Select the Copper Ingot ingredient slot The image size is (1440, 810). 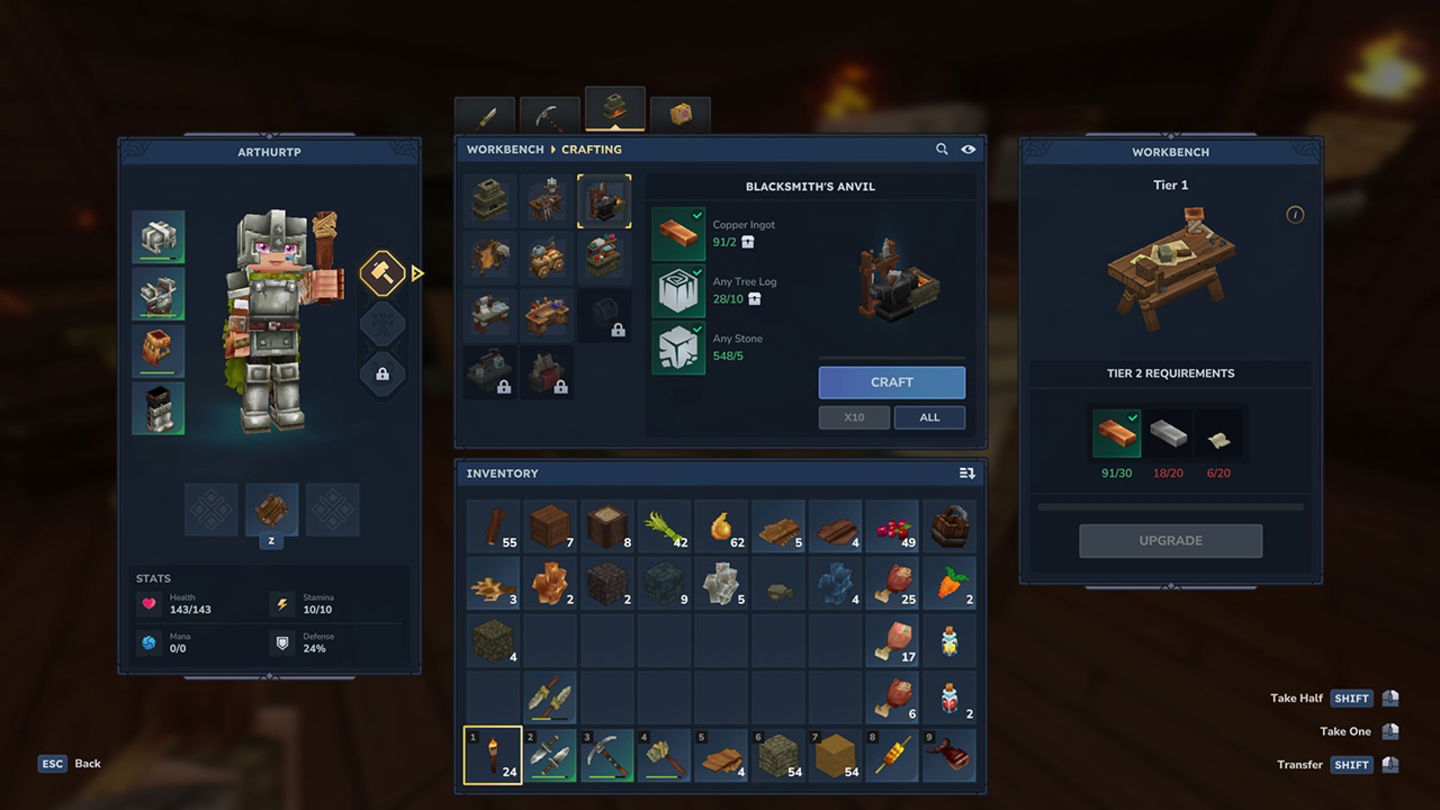(x=678, y=234)
